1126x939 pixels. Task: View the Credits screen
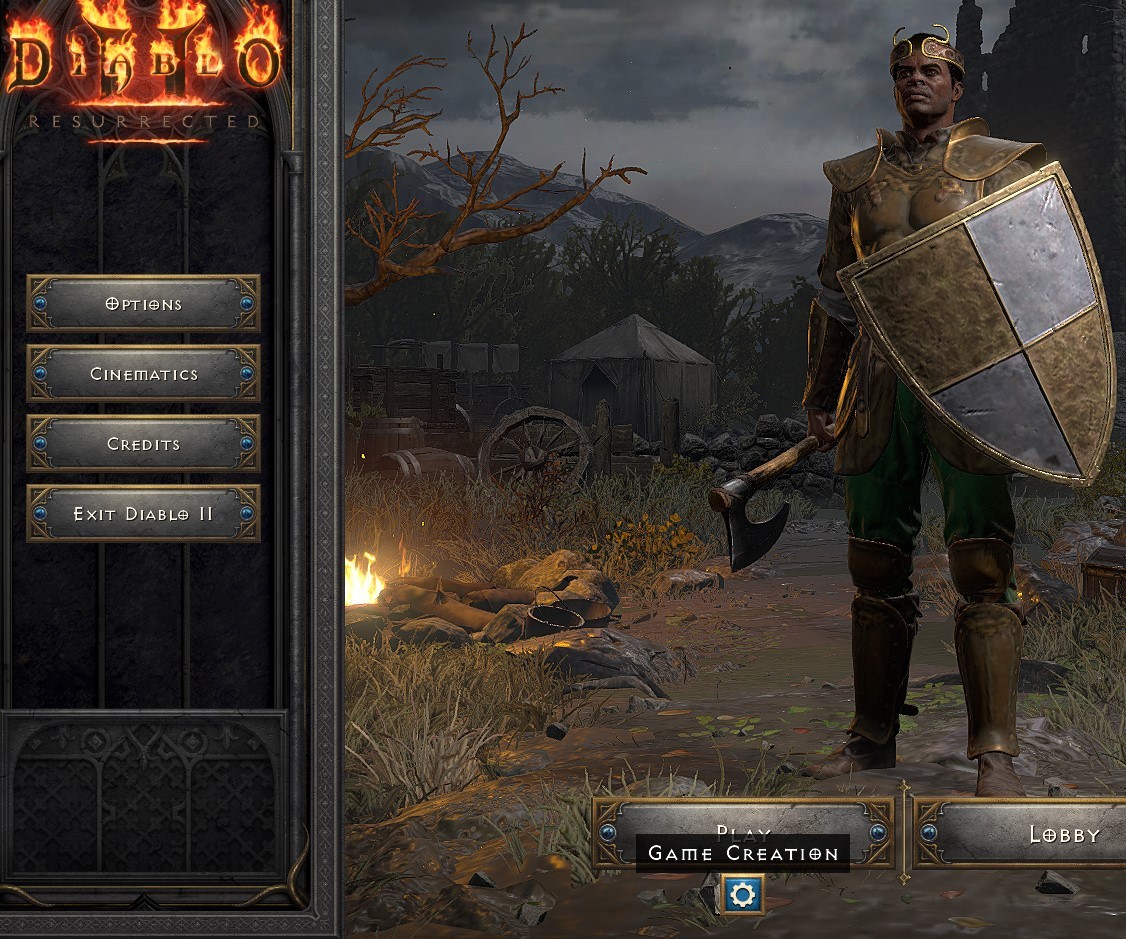click(143, 444)
